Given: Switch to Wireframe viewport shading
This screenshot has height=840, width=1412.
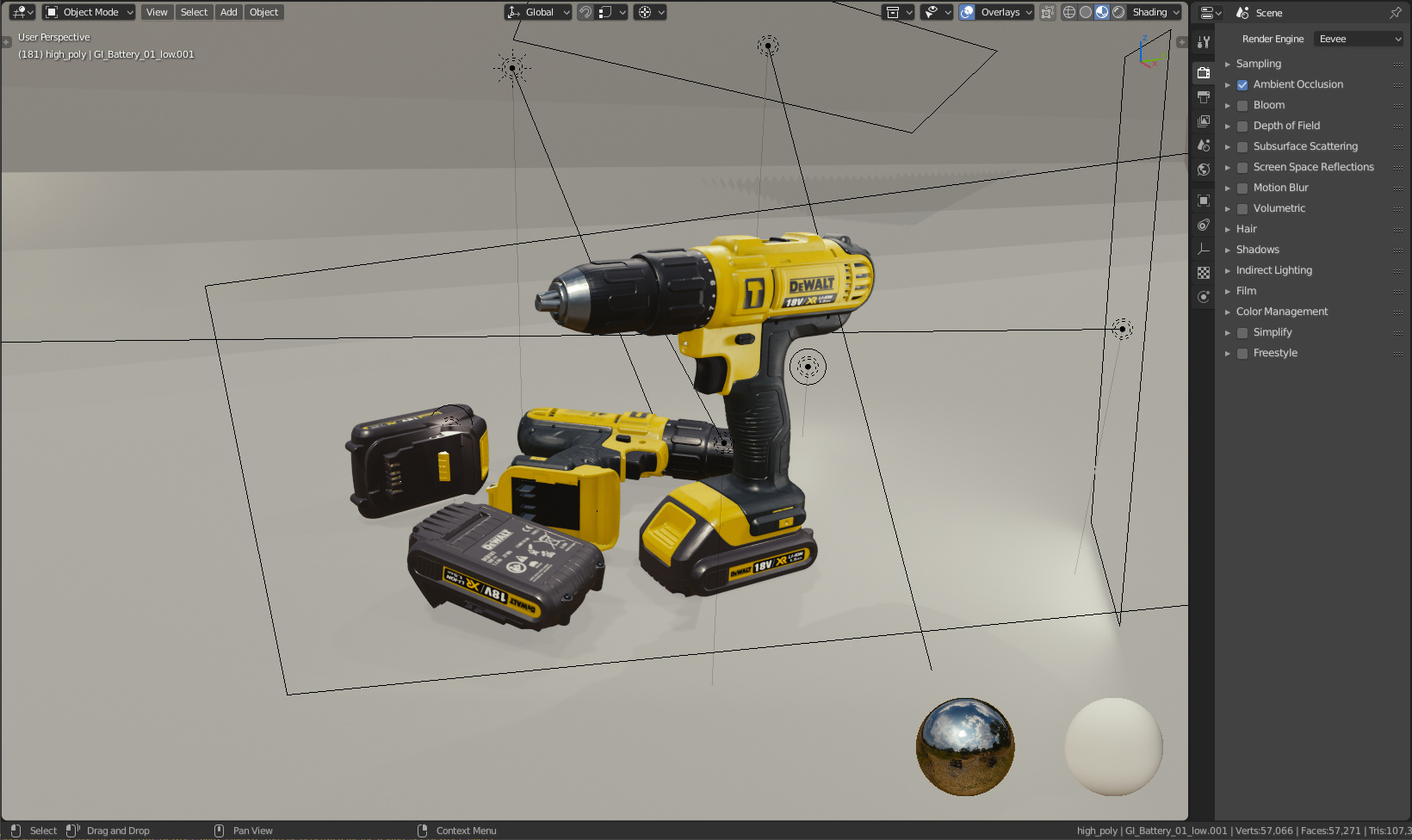Looking at the screenshot, I should pos(1068,12).
